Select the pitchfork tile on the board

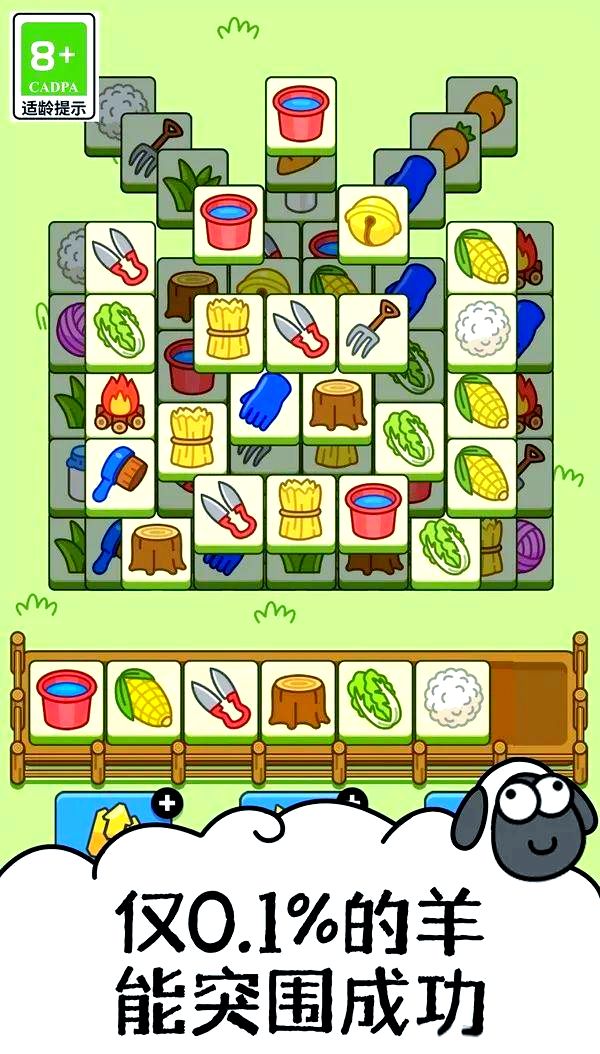(372, 330)
